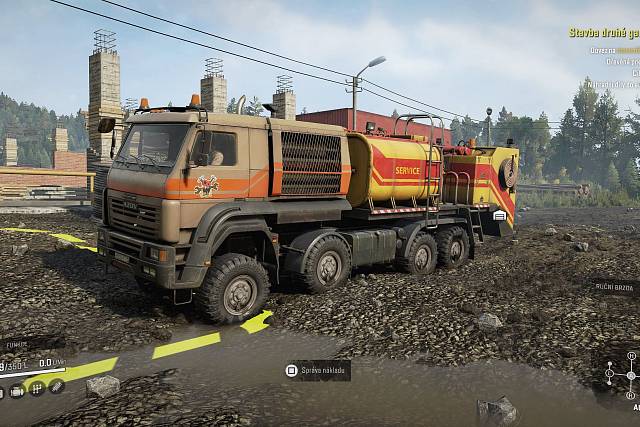The width and height of the screenshot is (640, 427).
Task: Toggle the engine status icon
Action: pyautogui.click(x=17, y=388)
